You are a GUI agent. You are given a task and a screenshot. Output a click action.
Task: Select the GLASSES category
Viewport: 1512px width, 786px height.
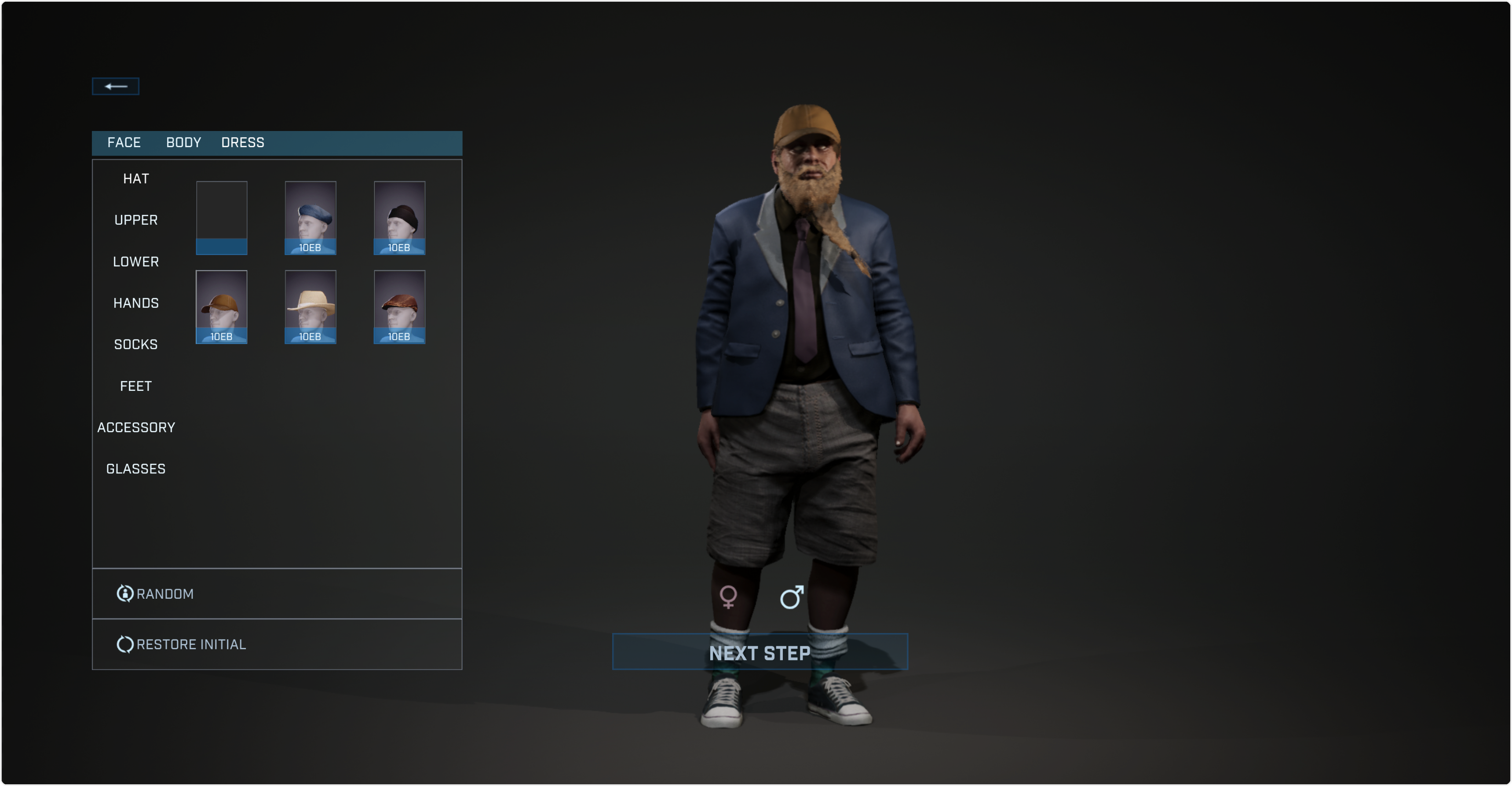pos(136,469)
